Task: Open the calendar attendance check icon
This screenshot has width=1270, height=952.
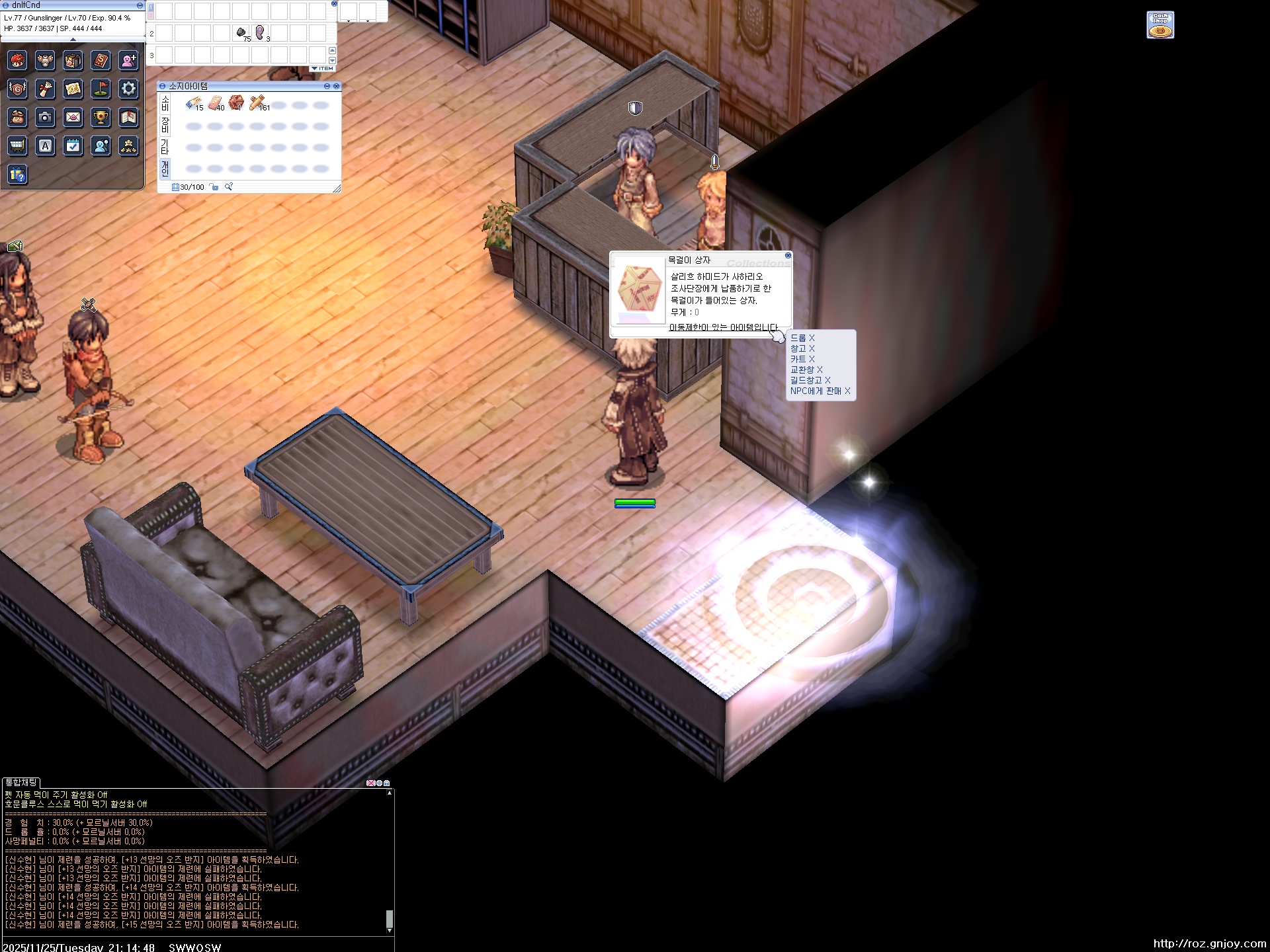Action: pos(73,145)
